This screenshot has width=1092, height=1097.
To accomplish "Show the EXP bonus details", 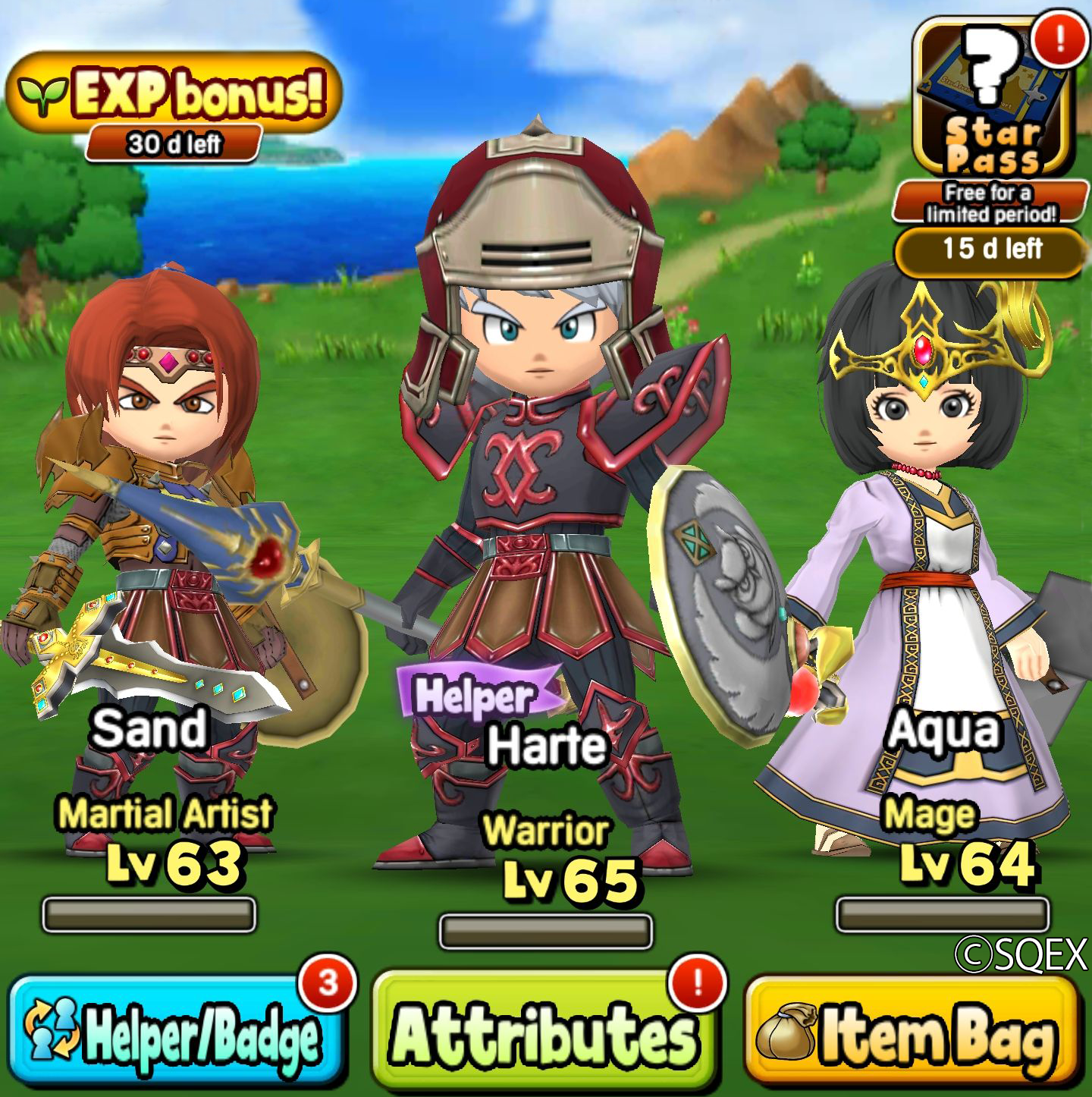I will pos(174,95).
